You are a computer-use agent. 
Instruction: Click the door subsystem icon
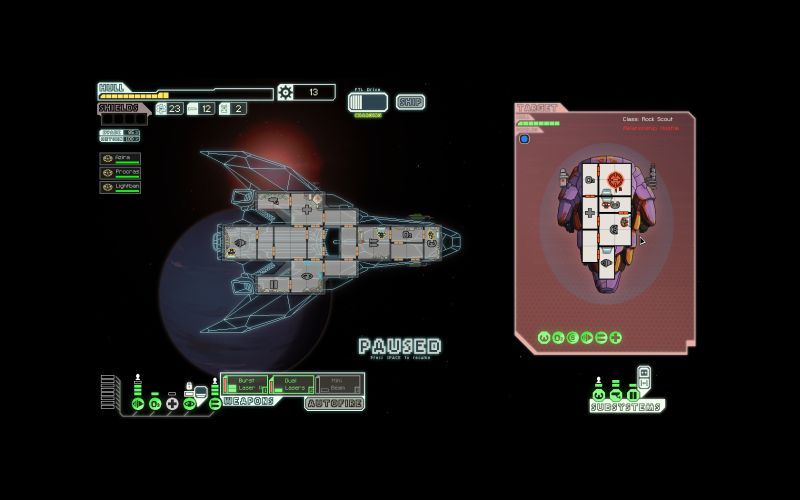click(631, 393)
